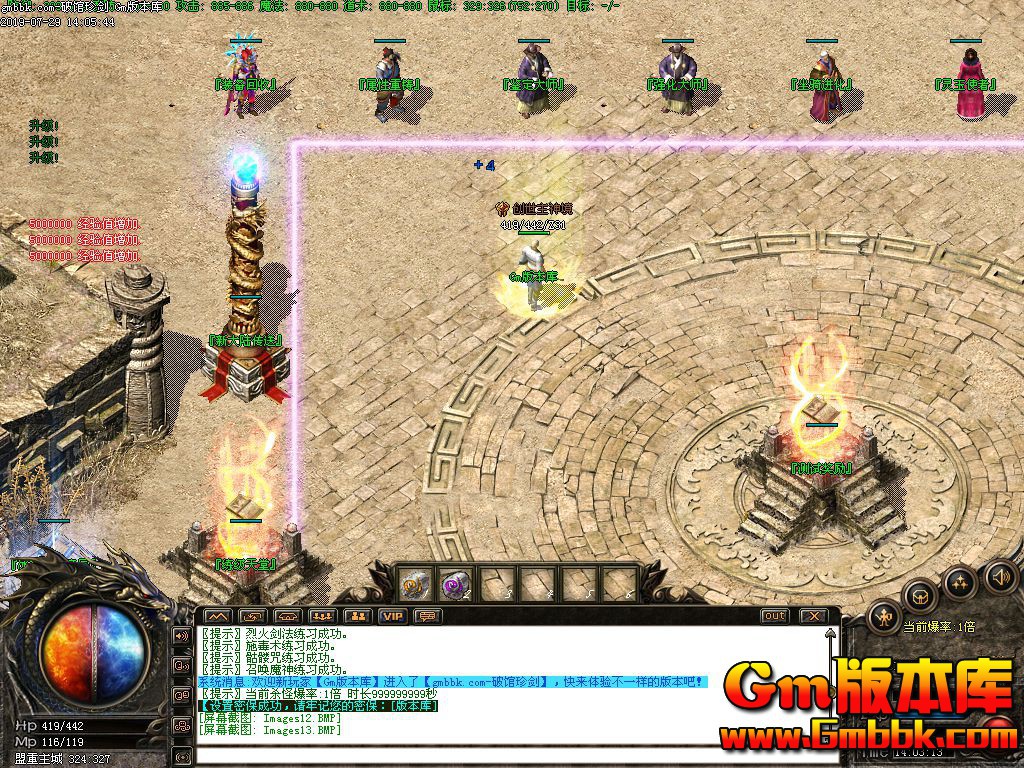Open the VIP panel
Screen dimensions: 1024x768
coord(393,616)
